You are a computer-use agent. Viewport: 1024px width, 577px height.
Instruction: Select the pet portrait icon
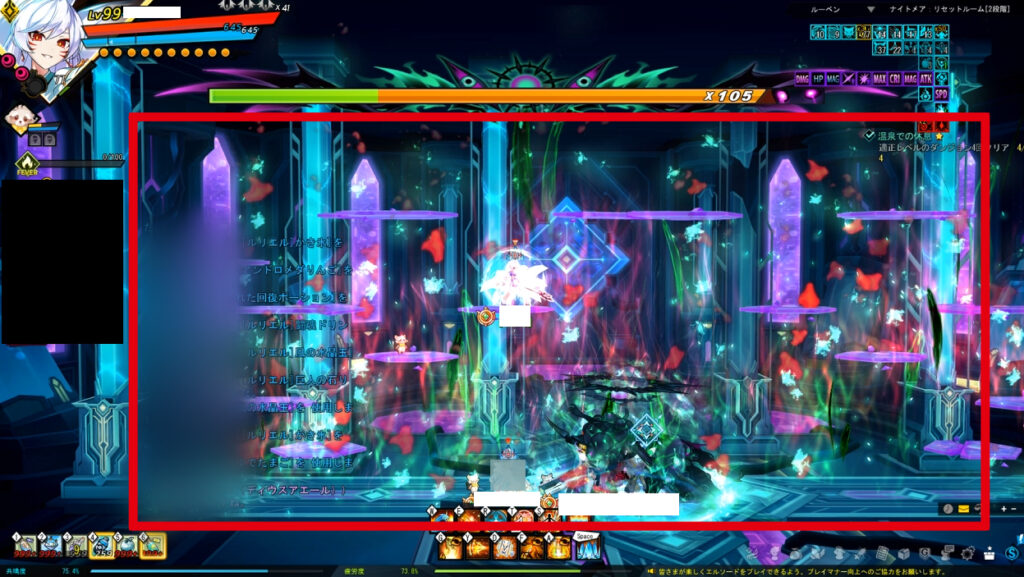[x=20, y=119]
